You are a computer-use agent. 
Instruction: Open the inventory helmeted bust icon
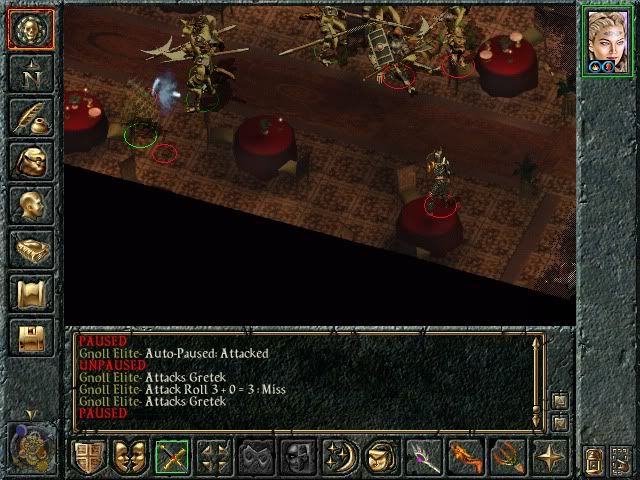(x=30, y=160)
